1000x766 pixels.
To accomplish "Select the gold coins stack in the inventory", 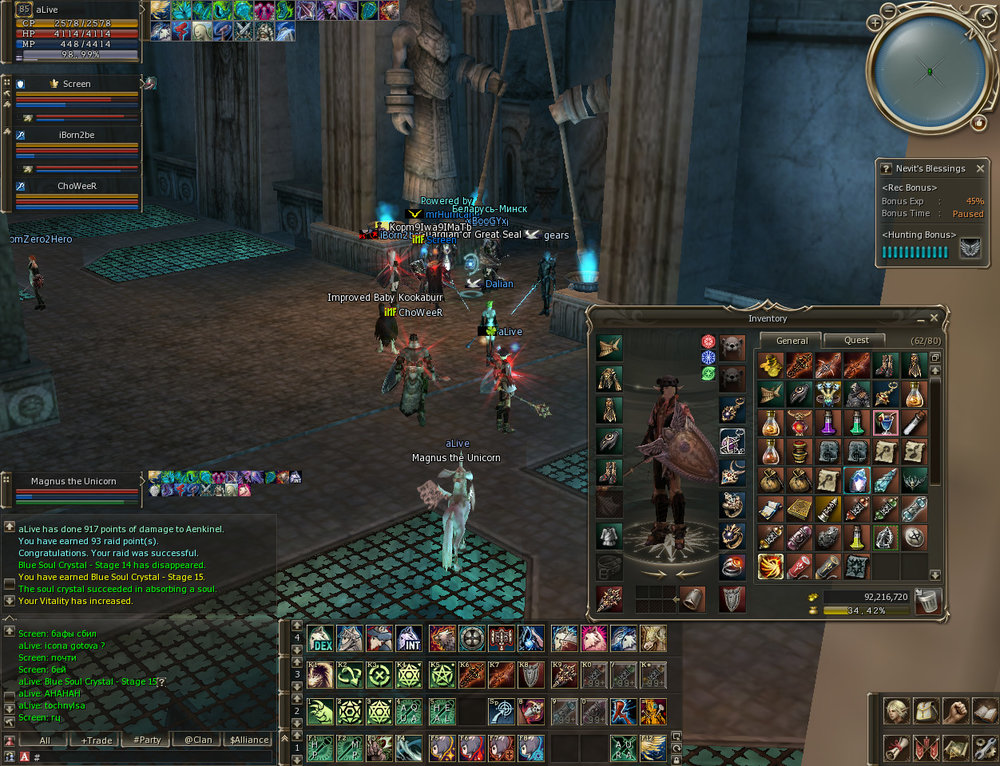I will coord(770,366).
